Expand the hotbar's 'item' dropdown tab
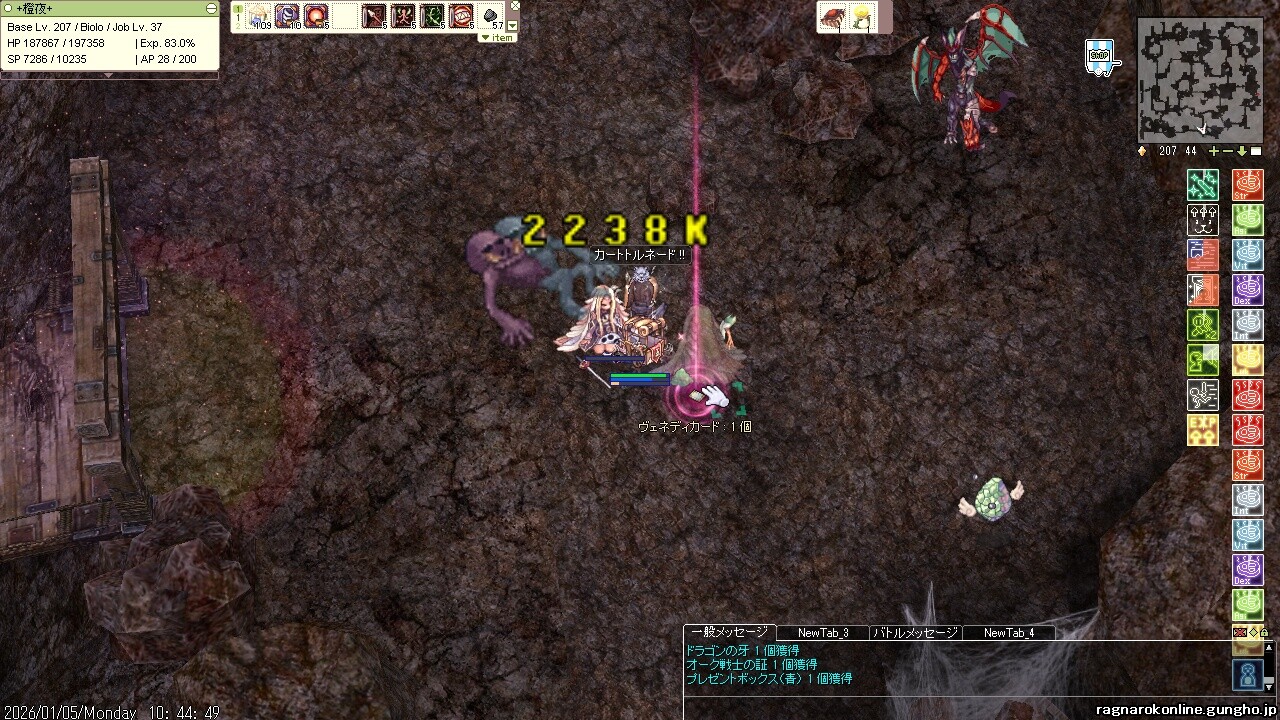Viewport: 1280px width, 720px height. (497, 37)
